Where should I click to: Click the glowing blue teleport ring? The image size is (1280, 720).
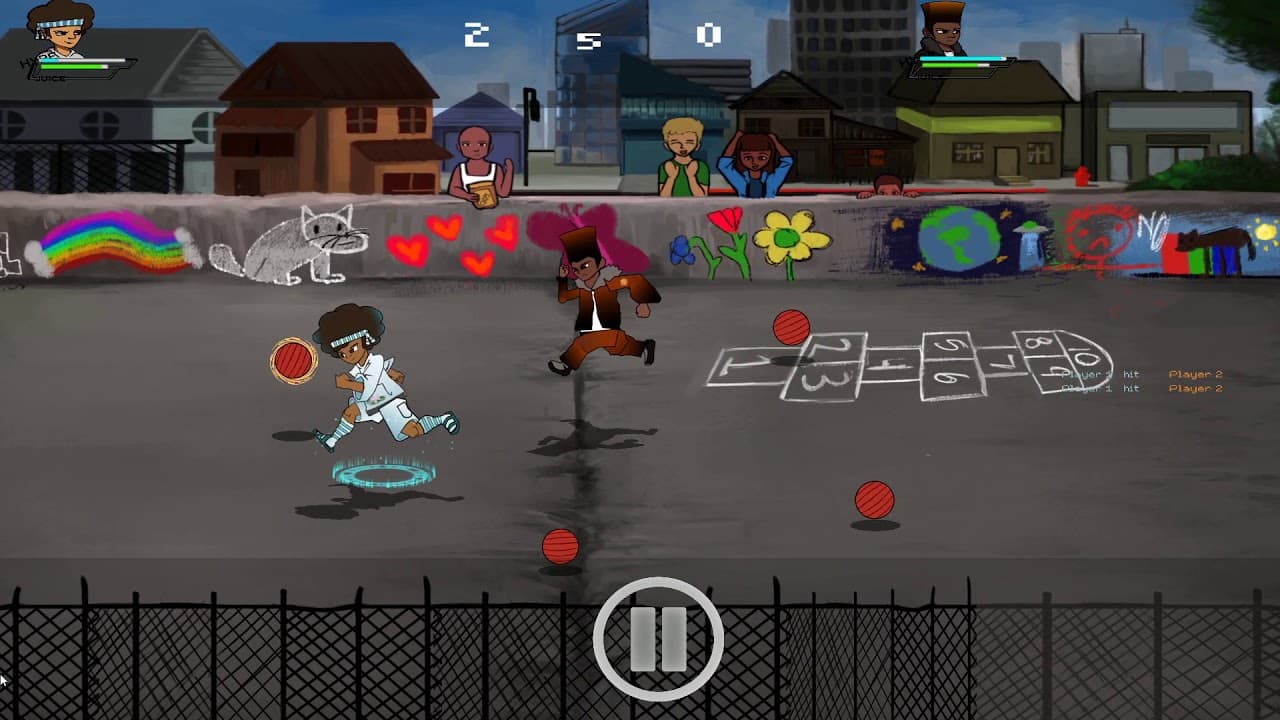[x=382, y=473]
